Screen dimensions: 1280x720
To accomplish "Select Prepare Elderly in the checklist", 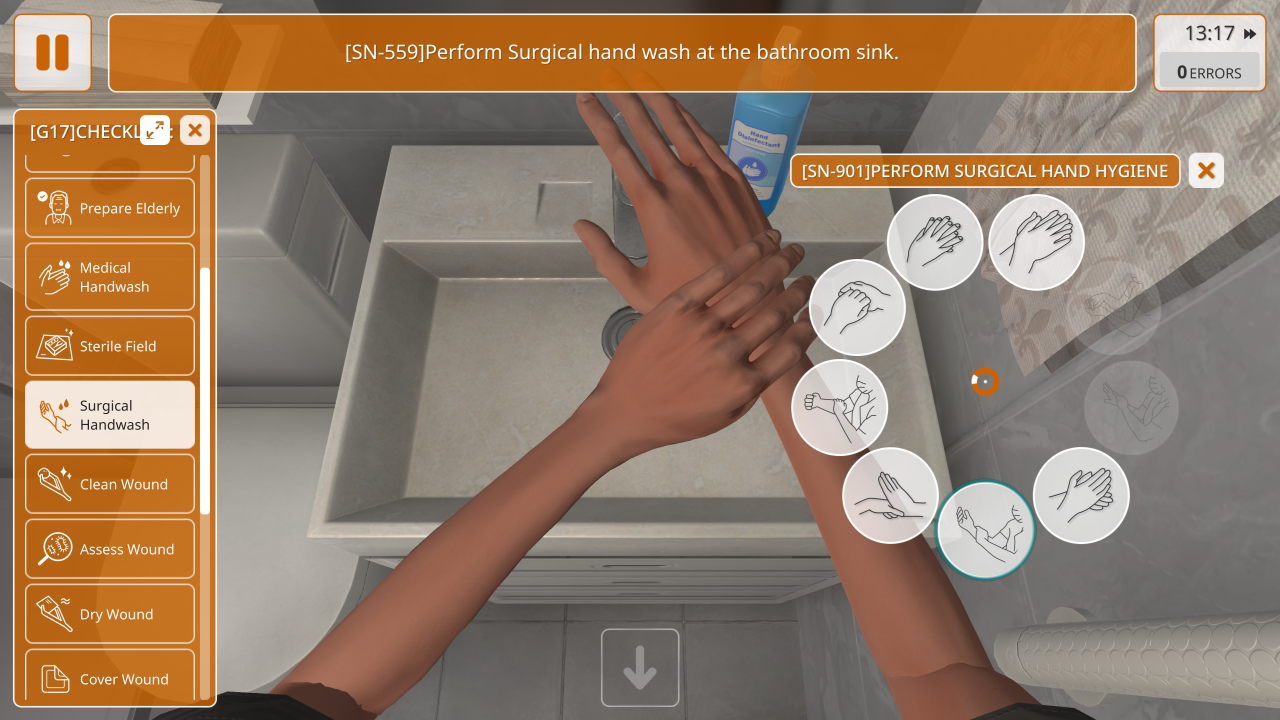I will pyautogui.click(x=110, y=208).
